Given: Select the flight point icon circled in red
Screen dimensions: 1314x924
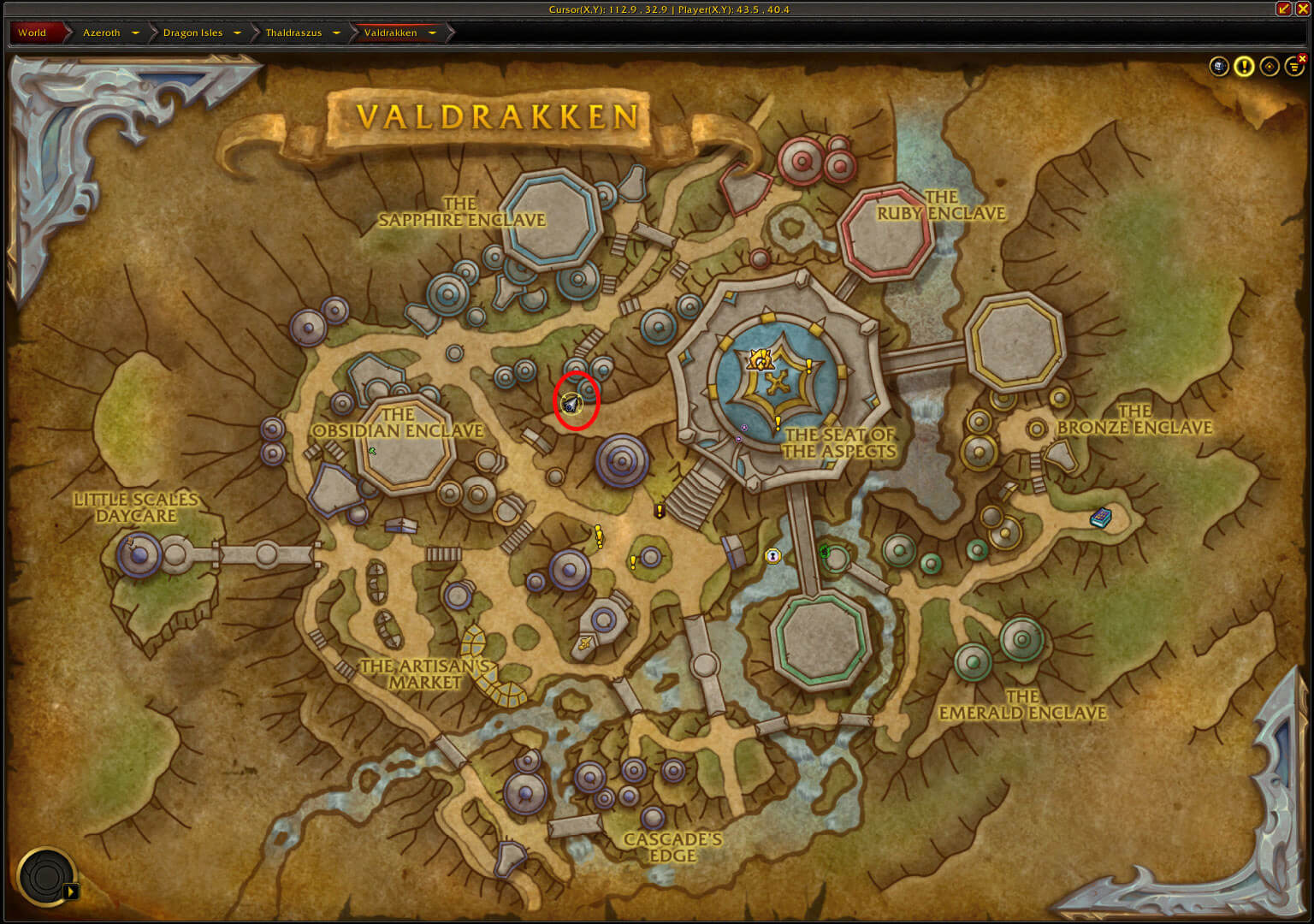Looking at the screenshot, I should pos(573,402).
